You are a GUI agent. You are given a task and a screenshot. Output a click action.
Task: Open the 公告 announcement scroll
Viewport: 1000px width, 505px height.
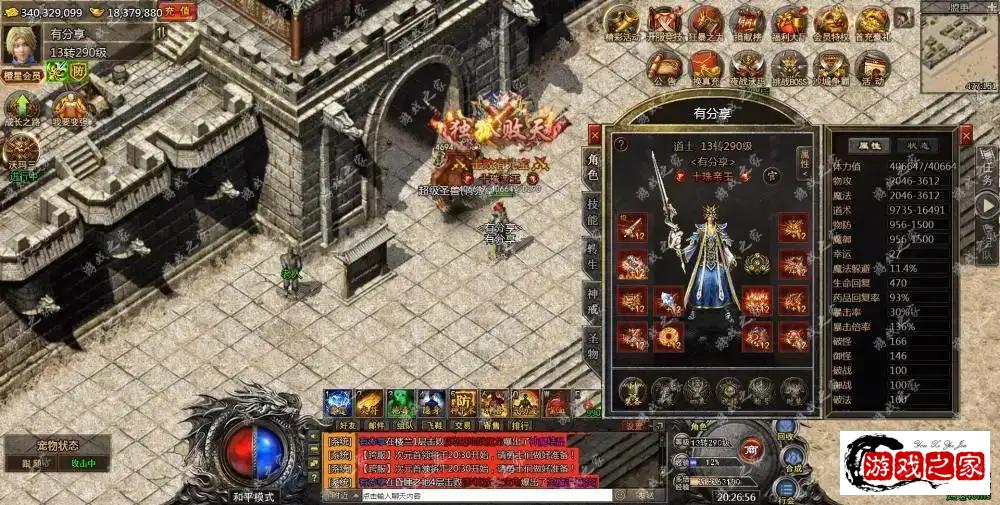tap(663, 67)
